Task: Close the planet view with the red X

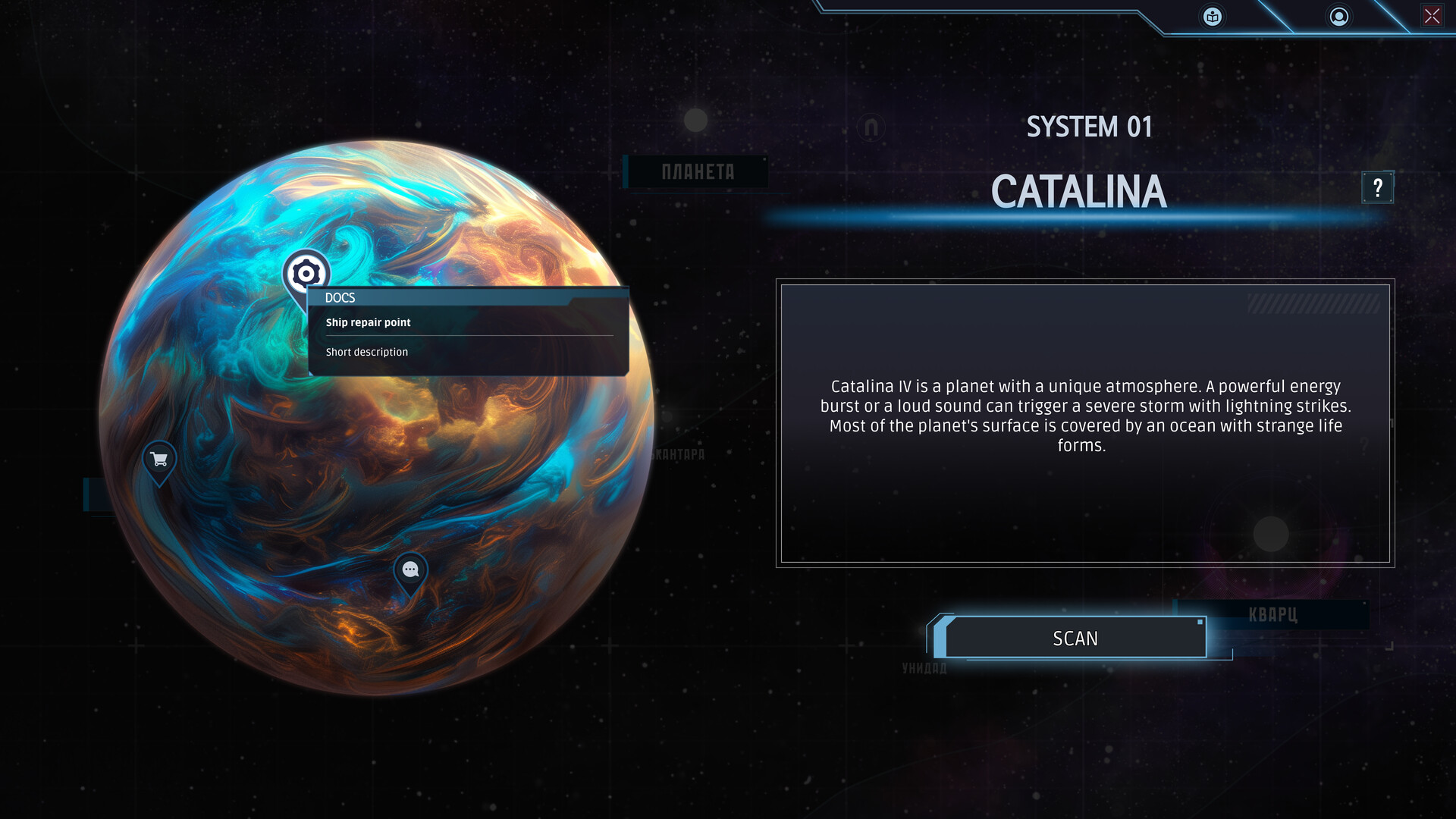Action: click(x=1432, y=16)
